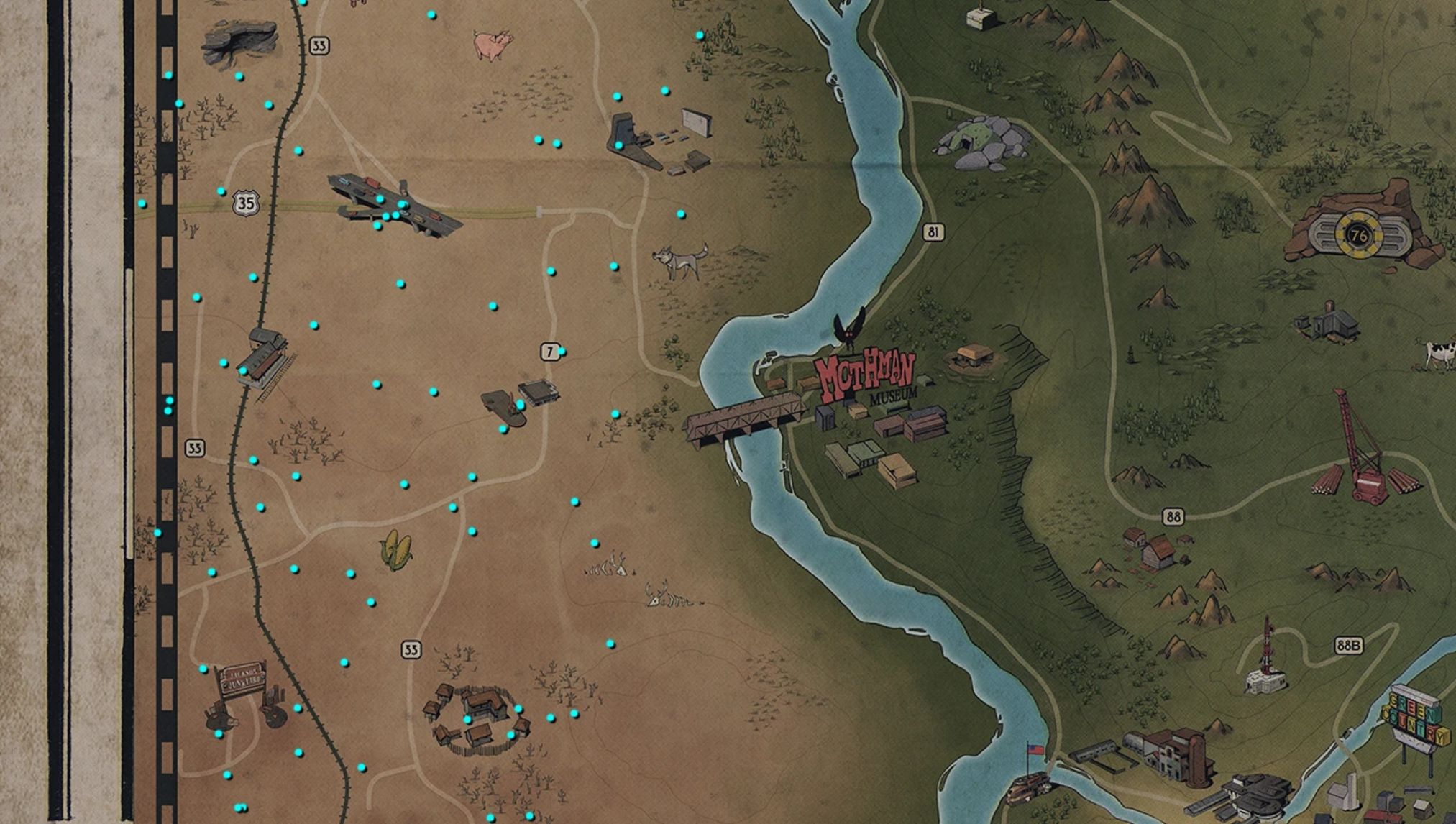Choose the grey boulder bunker marker

click(981, 144)
